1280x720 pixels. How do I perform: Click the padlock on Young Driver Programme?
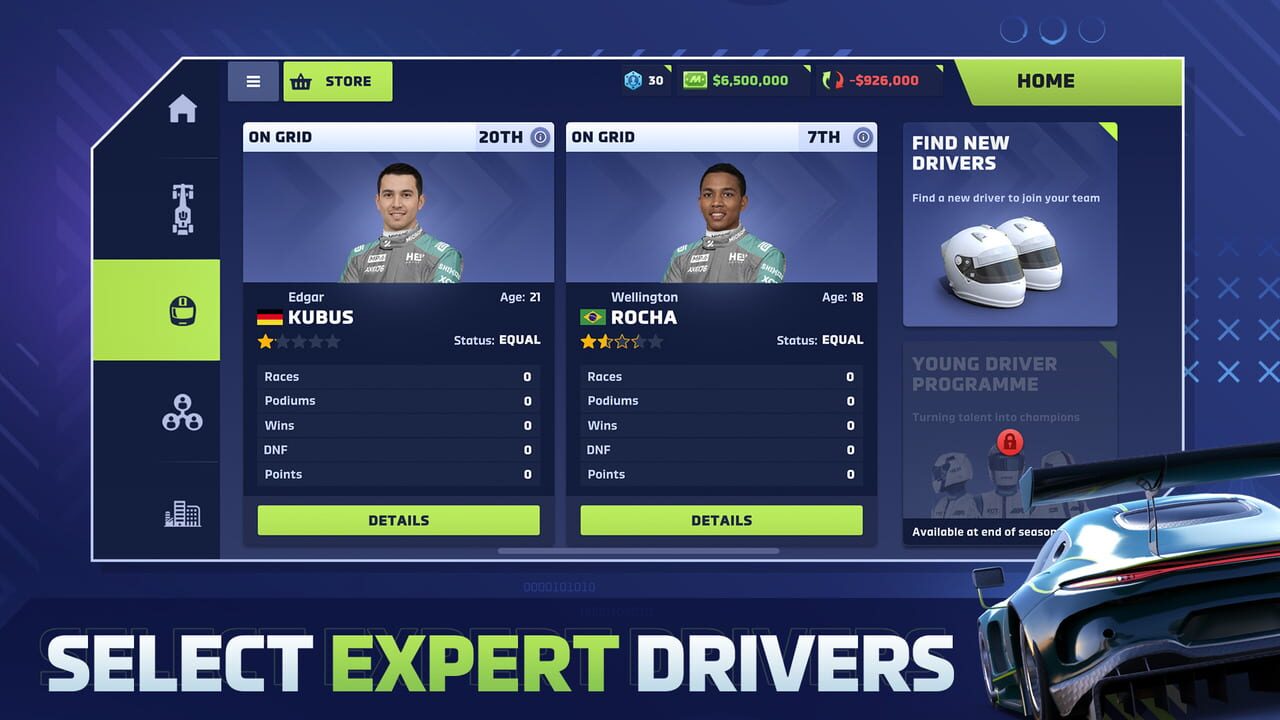coord(1010,443)
